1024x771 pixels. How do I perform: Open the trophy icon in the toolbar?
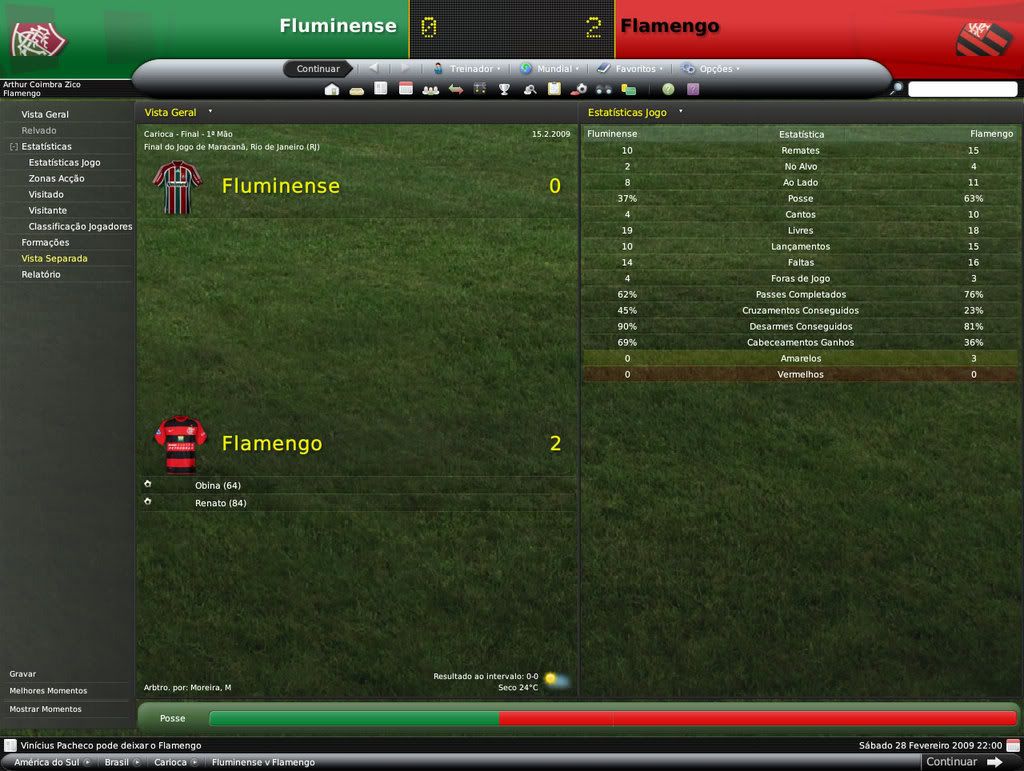tap(505, 89)
